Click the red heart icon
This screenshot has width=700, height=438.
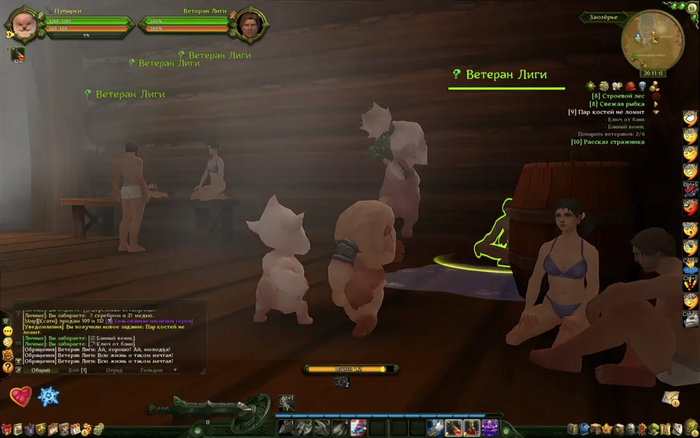pos(19,397)
